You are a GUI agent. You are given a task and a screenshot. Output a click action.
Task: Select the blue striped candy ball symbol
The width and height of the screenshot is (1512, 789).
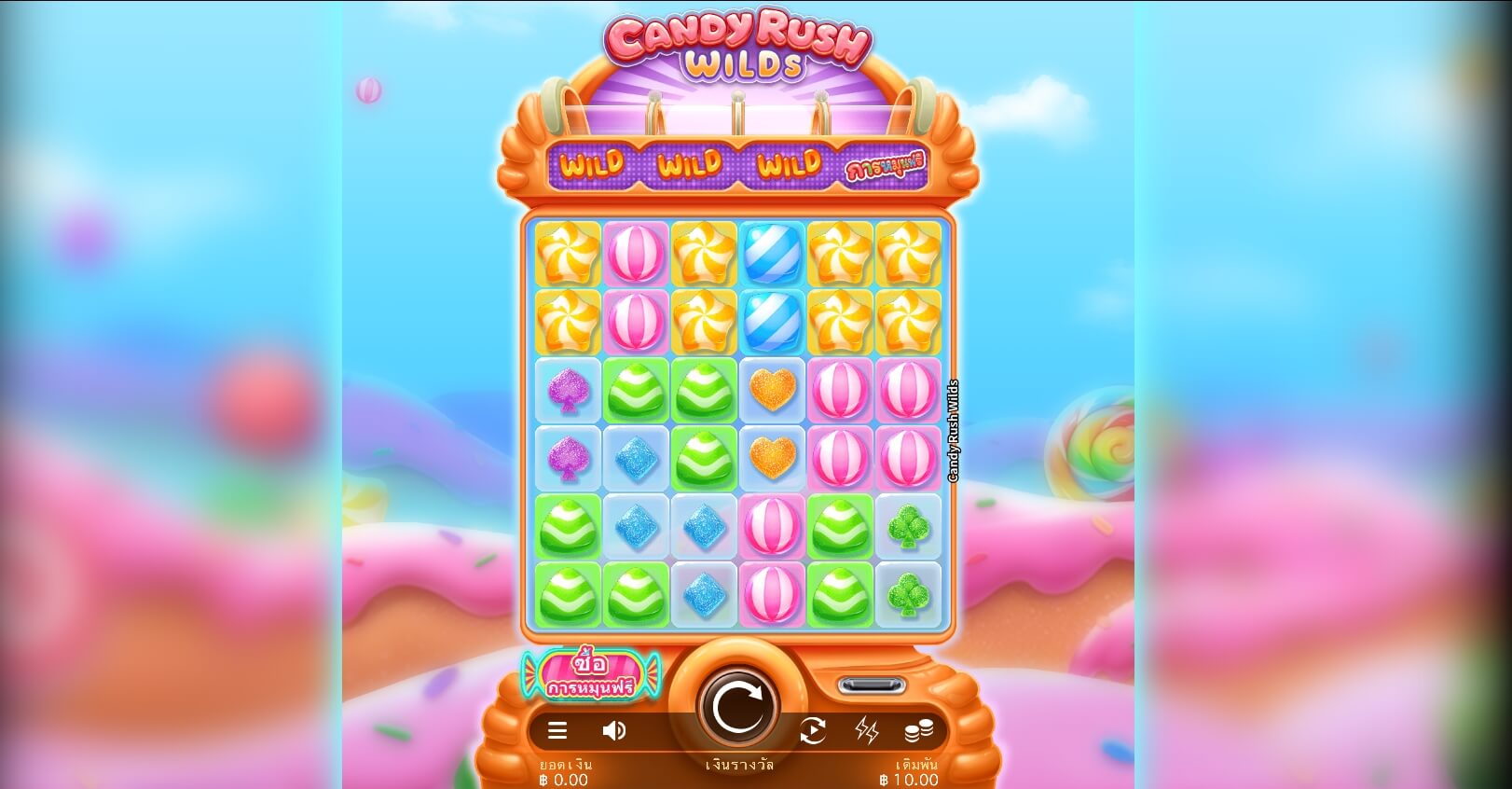[773, 256]
